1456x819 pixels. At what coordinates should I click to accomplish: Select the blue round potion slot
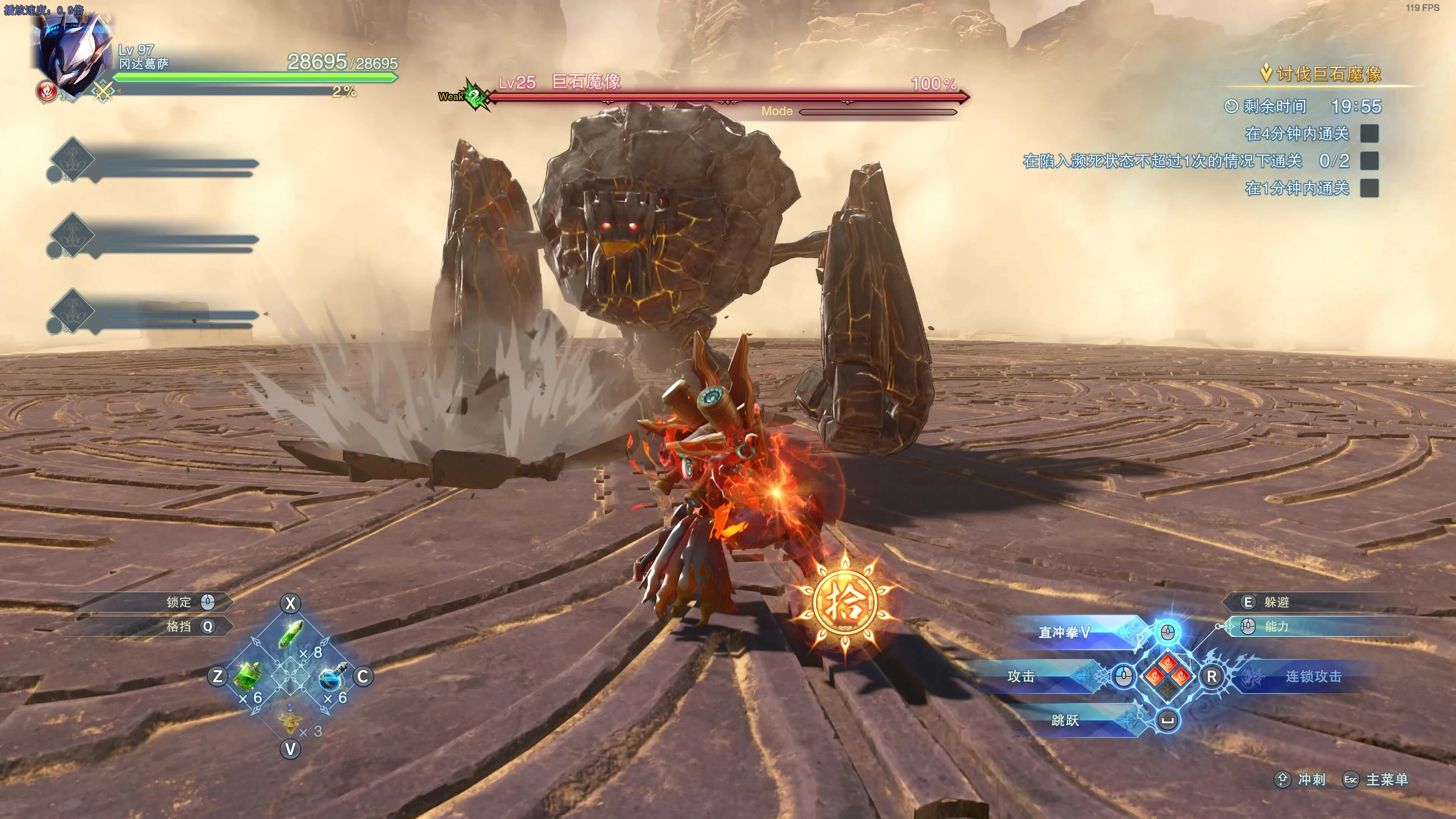point(333,676)
